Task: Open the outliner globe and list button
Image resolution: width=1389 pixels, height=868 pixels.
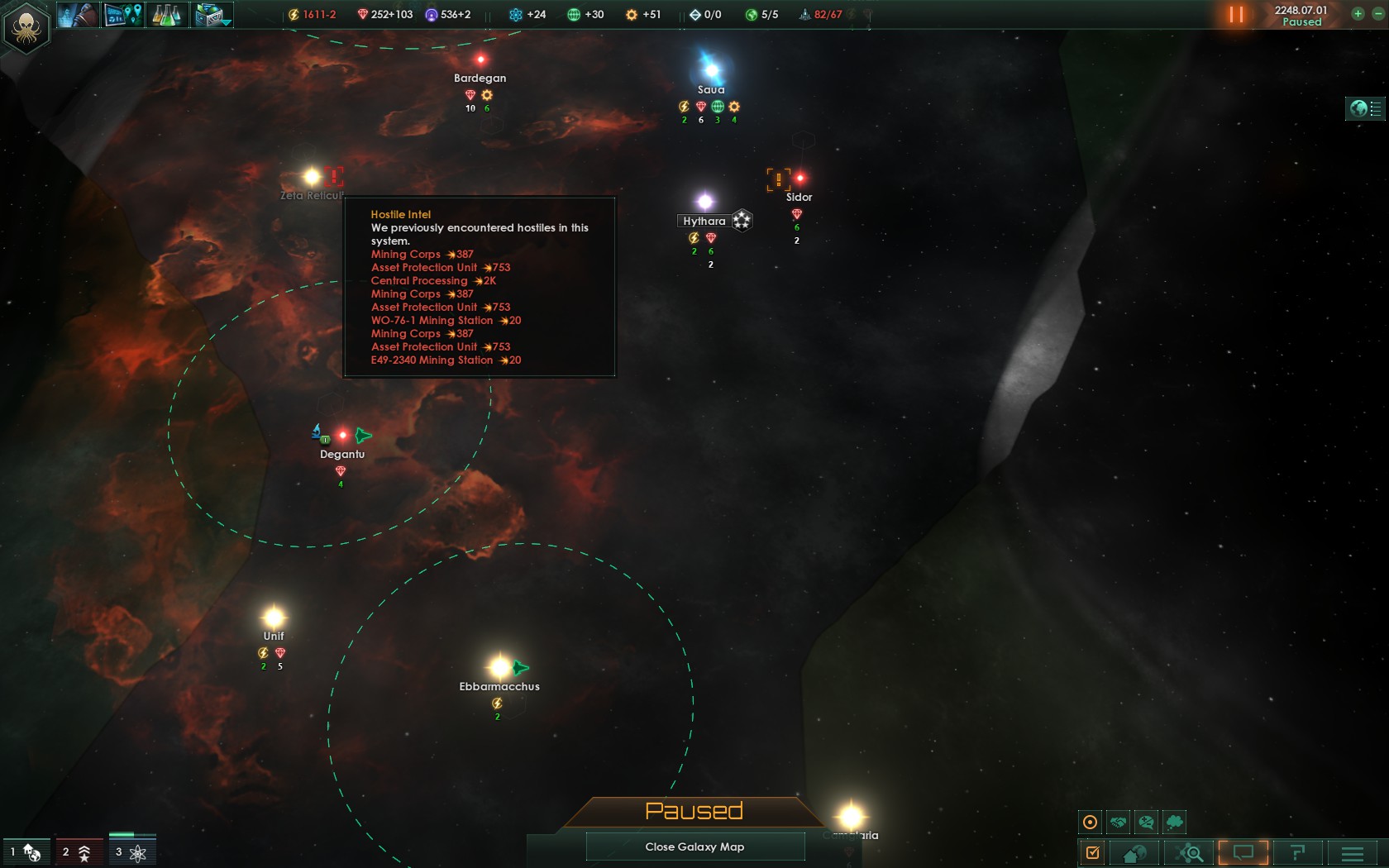Action: coord(1365,108)
